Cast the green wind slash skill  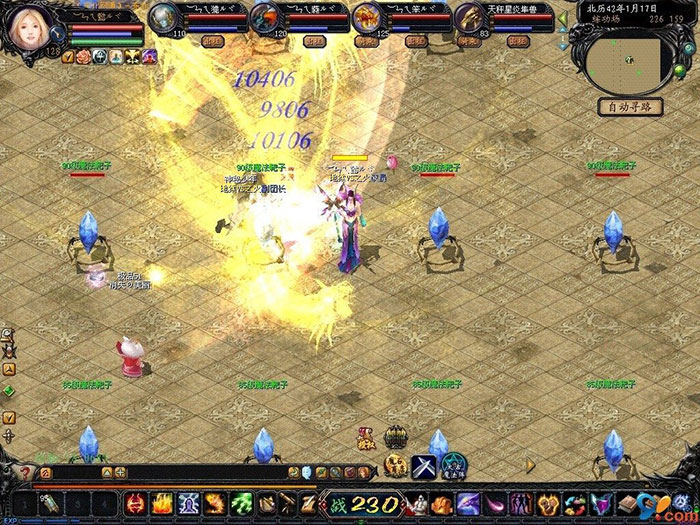click(240, 503)
